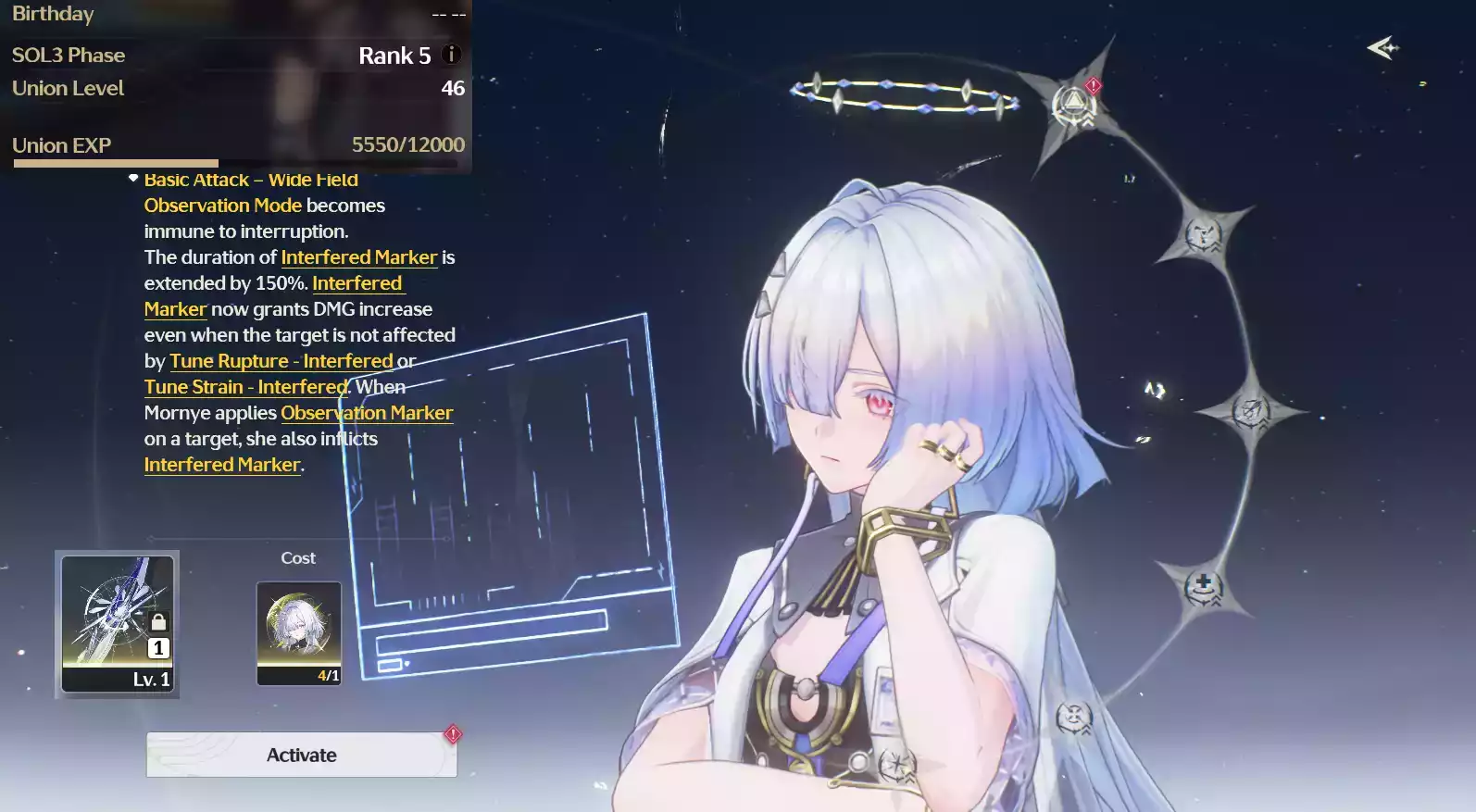Select the locked Lv. 1 node icon
This screenshot has height=812, width=1476.
pyautogui.click(x=118, y=624)
